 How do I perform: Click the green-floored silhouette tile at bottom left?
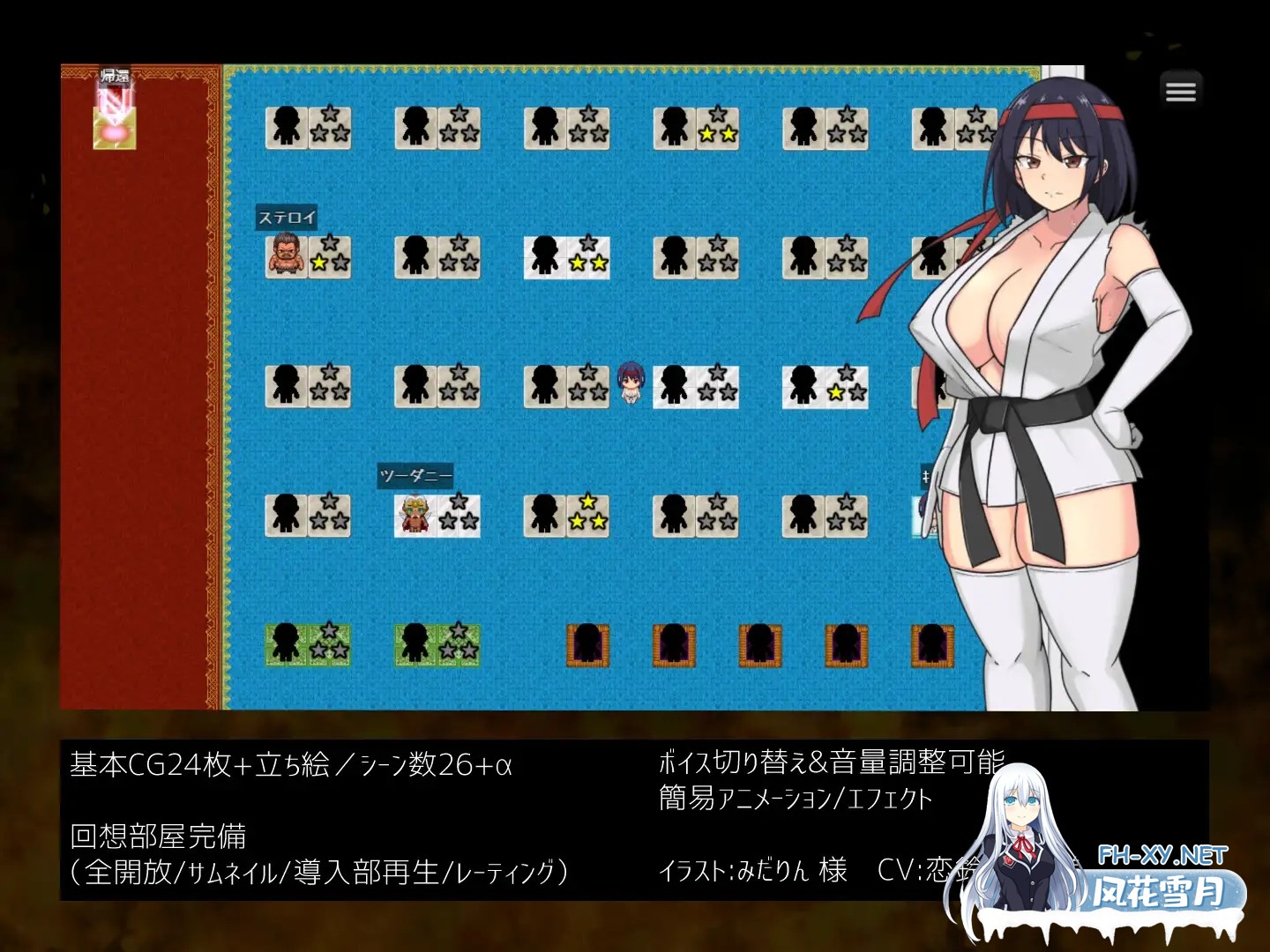click(285, 645)
